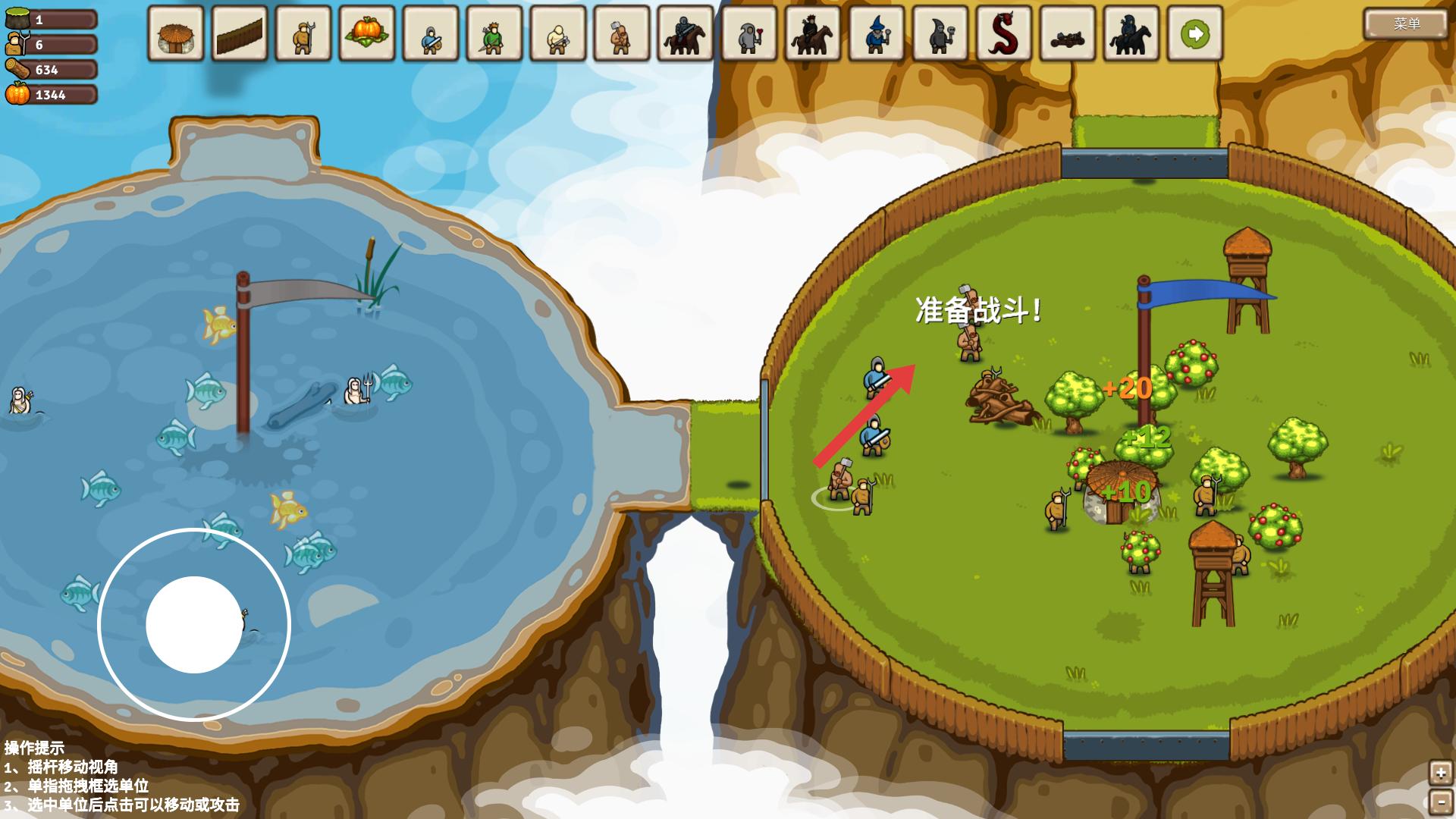The width and height of the screenshot is (1456, 819).
Task: Open the 菜单 menu button
Action: pos(1406,24)
